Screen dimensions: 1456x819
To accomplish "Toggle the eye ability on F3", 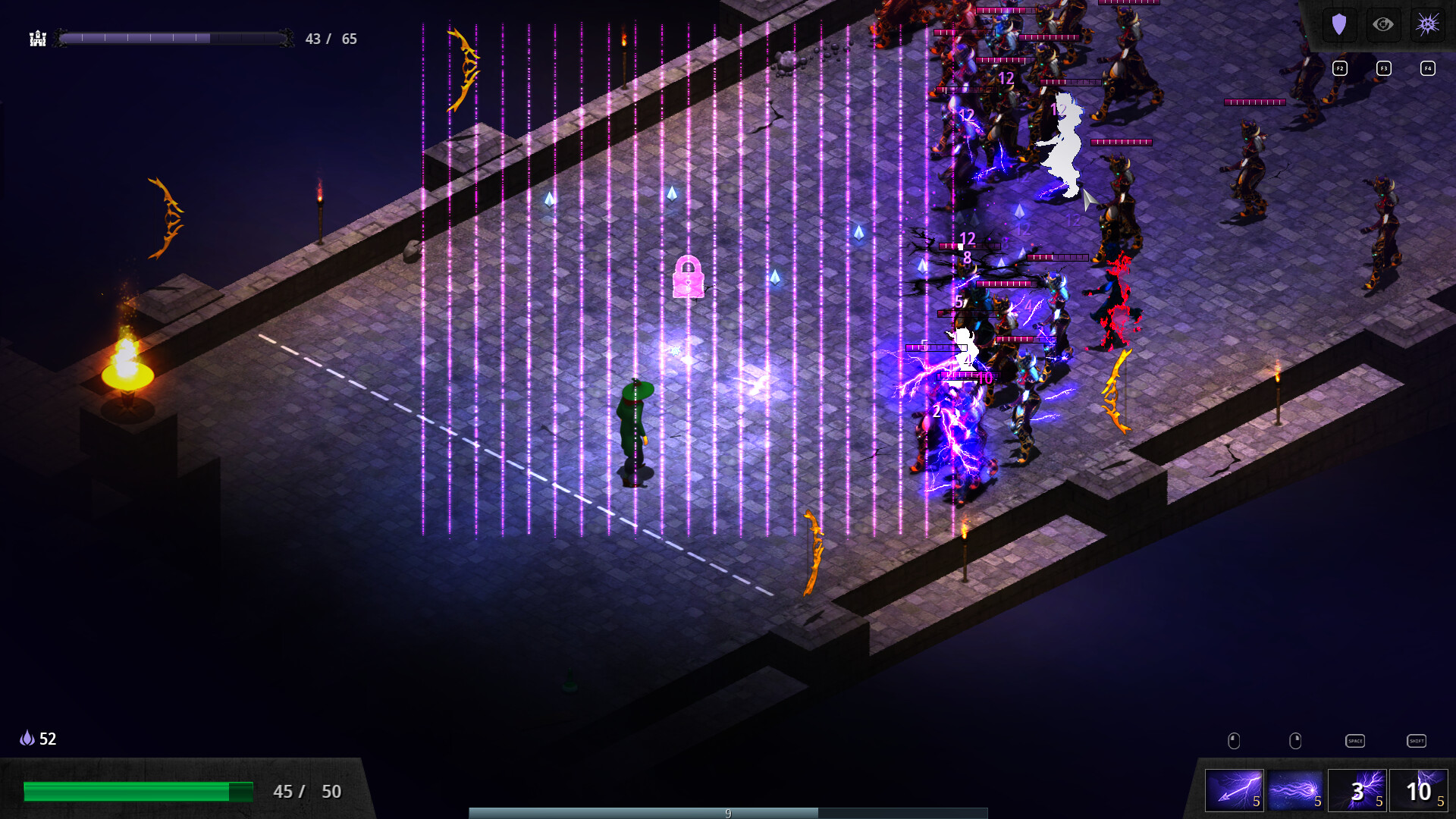I will (1384, 68).
